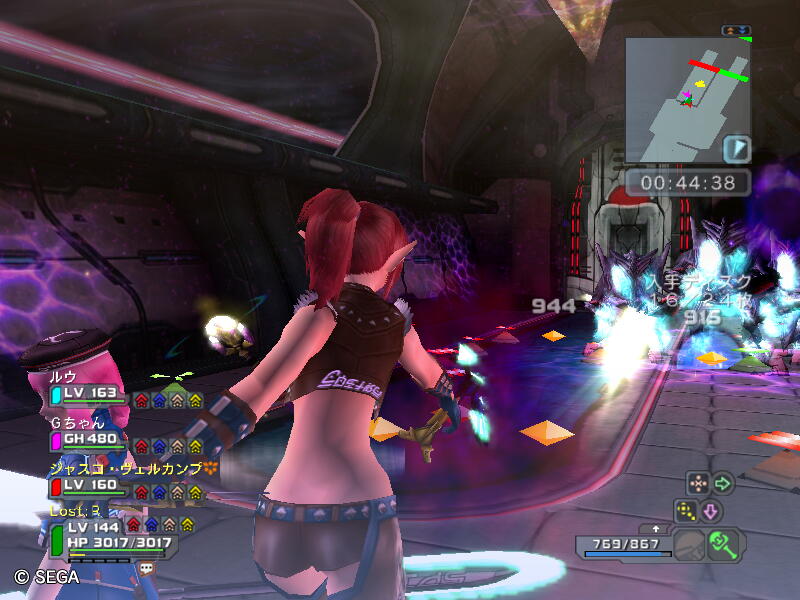Select the greyed-out weapon slot
The image size is (800, 600).
click(689, 547)
